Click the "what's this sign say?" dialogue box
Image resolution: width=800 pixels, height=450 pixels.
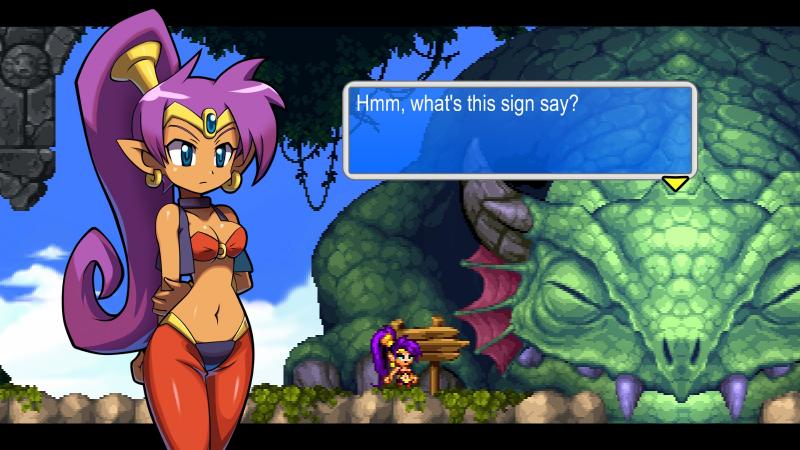point(519,130)
